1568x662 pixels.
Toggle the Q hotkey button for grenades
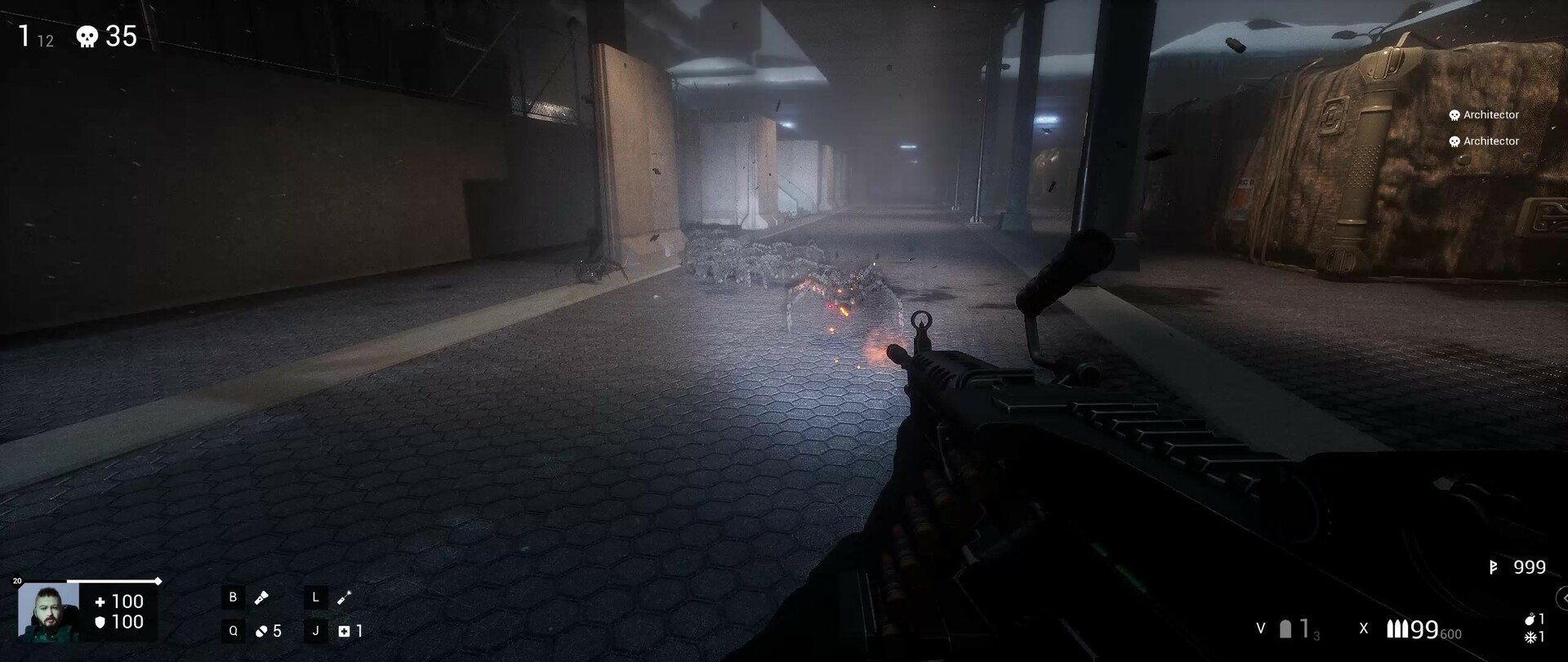[232, 630]
